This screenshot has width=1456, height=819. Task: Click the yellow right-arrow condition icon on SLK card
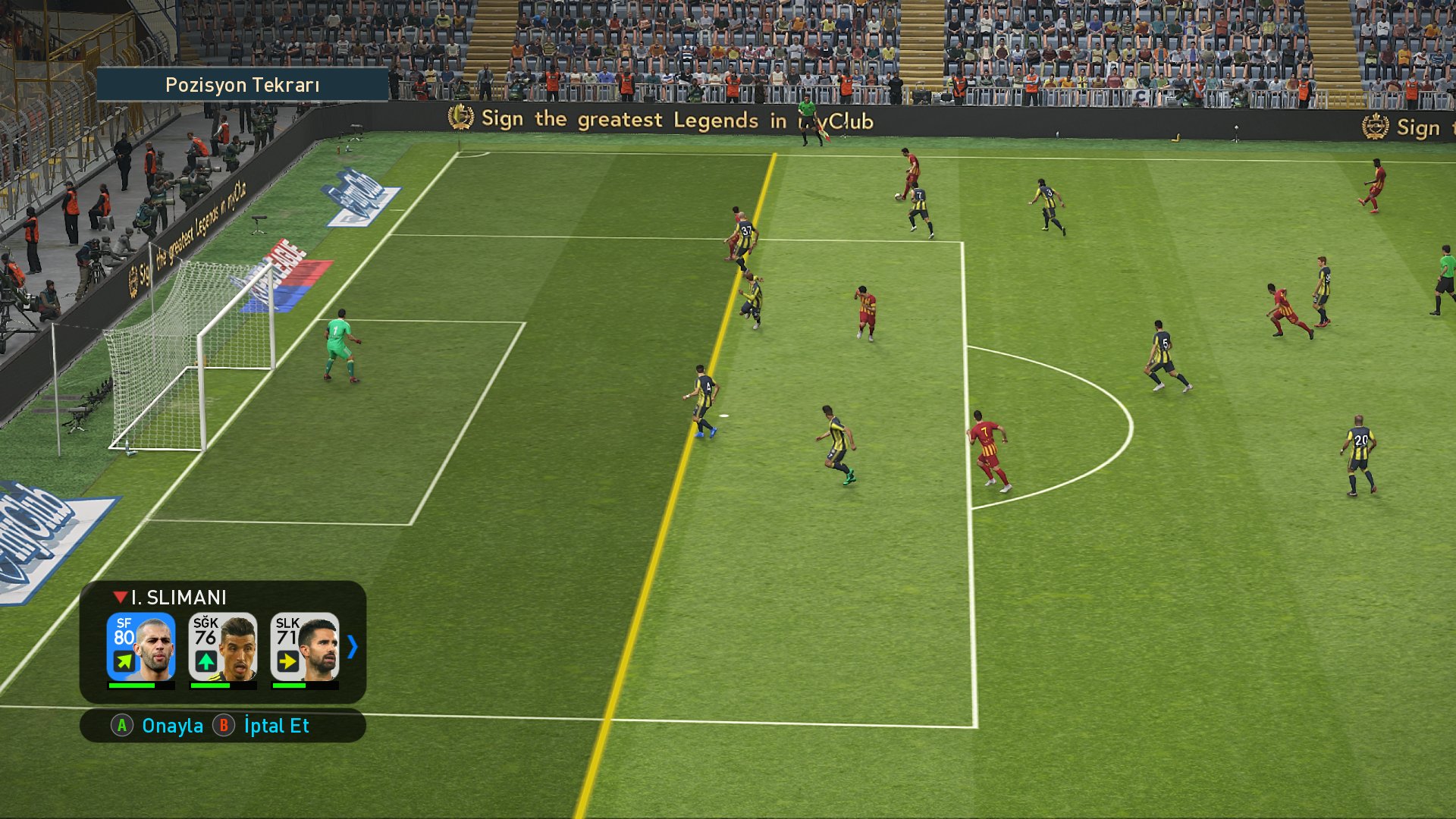[x=287, y=662]
